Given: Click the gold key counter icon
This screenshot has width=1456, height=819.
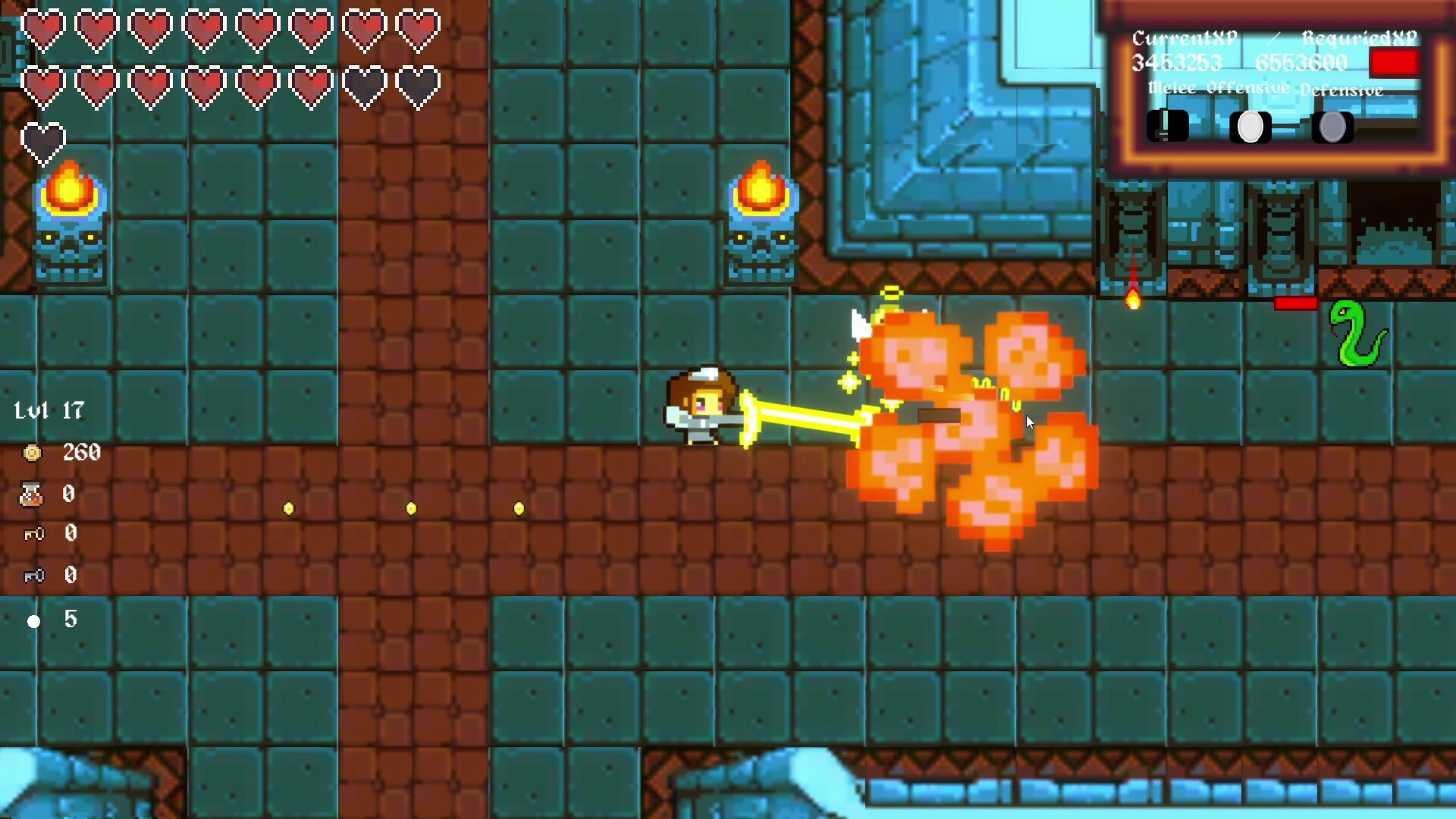Looking at the screenshot, I should point(32,535).
